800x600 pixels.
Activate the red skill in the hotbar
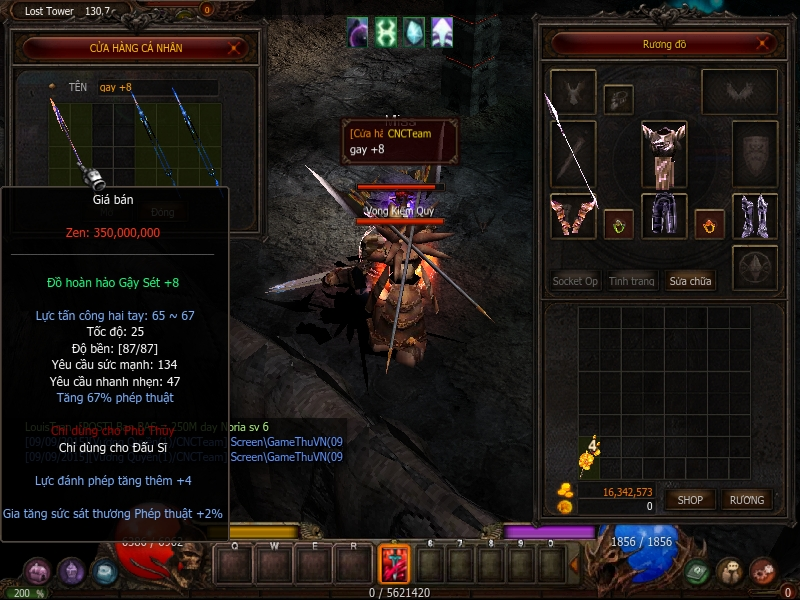pos(393,564)
